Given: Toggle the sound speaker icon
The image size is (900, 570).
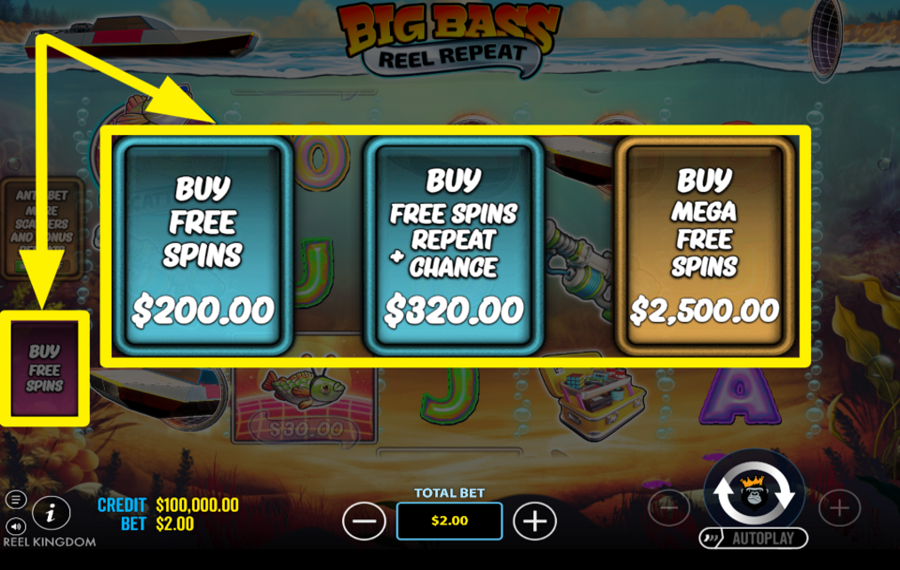Looking at the screenshot, I should click(x=15, y=525).
